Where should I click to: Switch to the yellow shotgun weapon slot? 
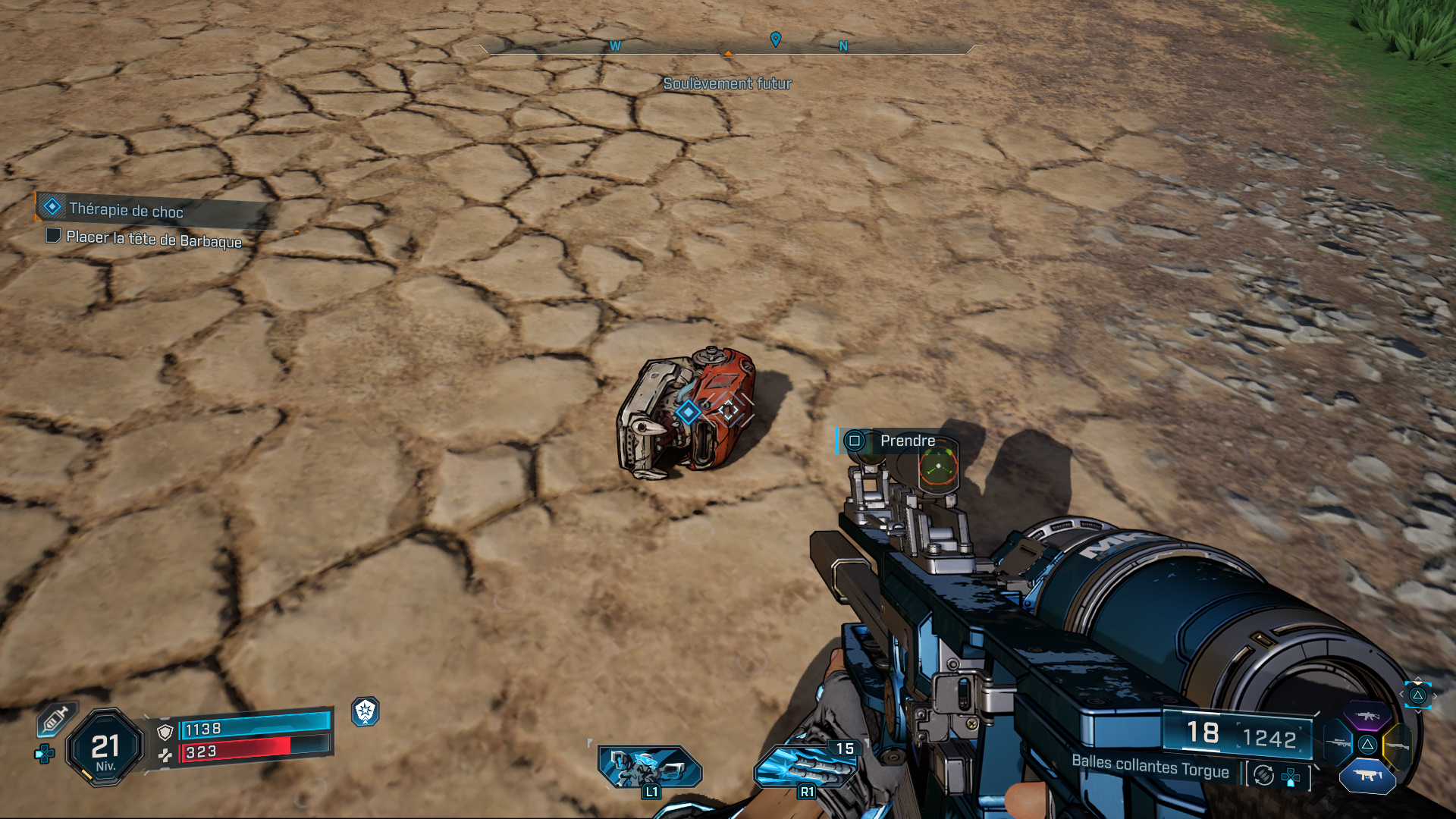[1397, 745]
